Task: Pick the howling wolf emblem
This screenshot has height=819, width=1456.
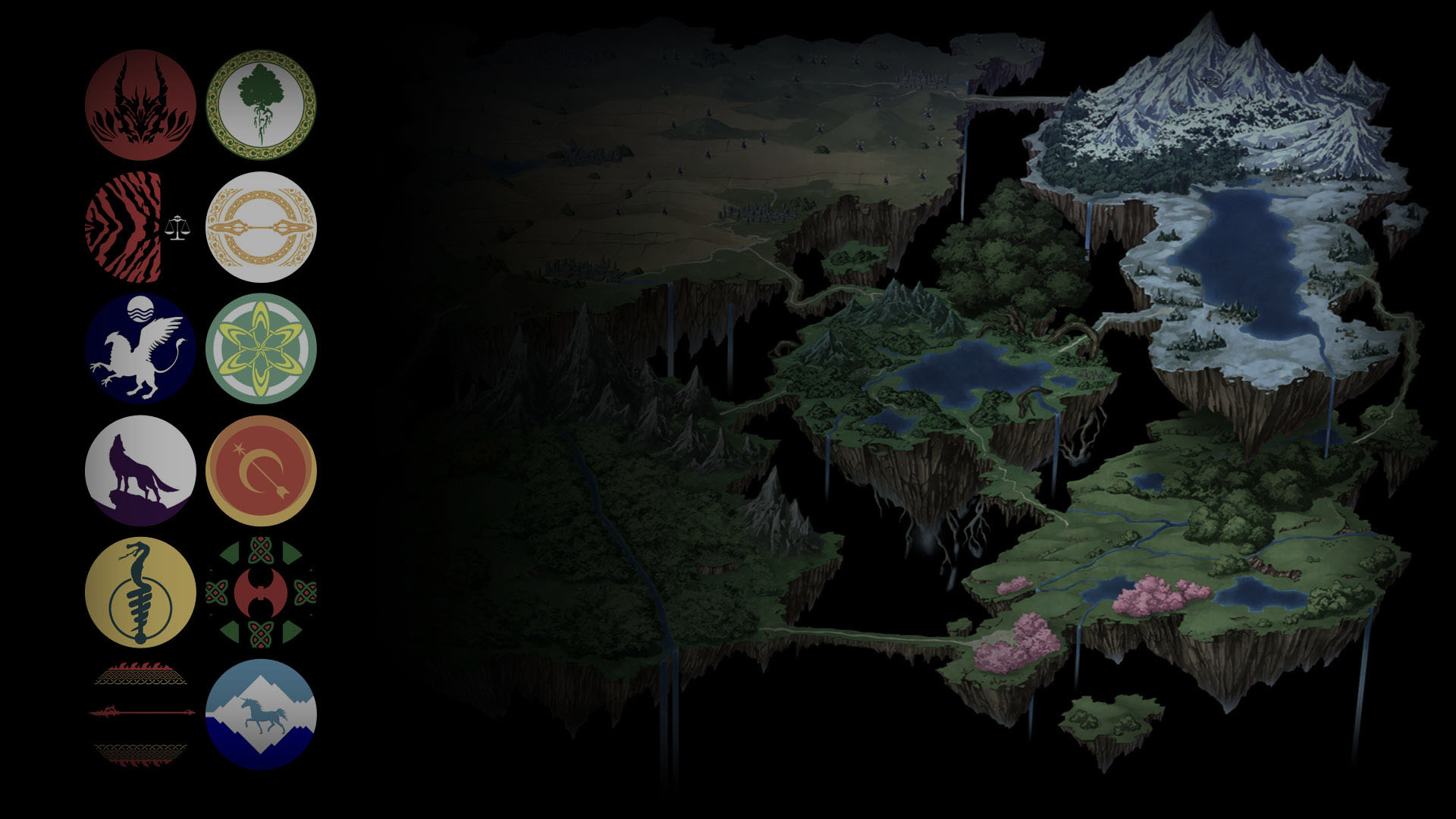Action: coord(140,471)
